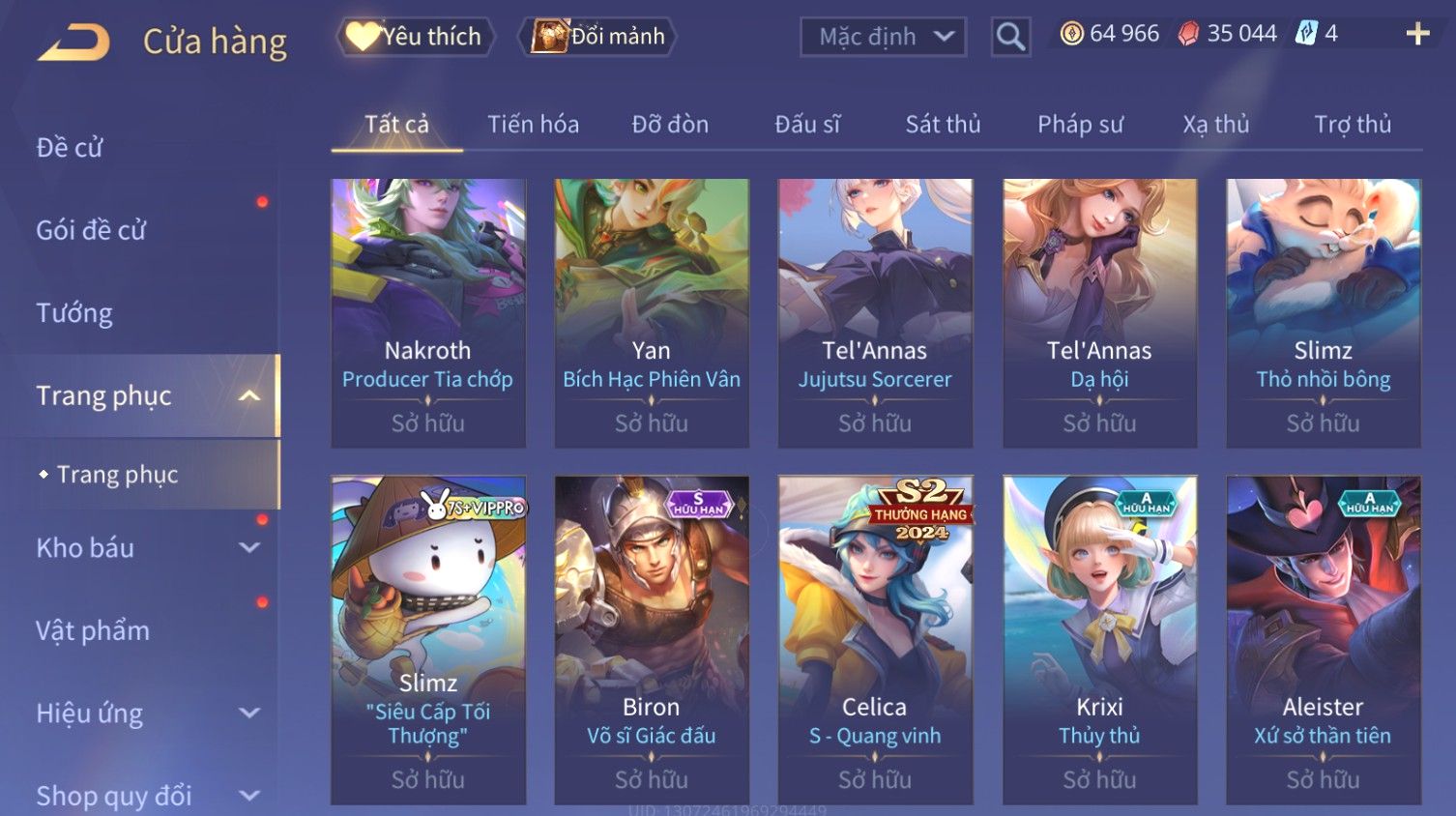Open the Yêu thích favorites list
The image size is (1456, 816).
point(416,37)
